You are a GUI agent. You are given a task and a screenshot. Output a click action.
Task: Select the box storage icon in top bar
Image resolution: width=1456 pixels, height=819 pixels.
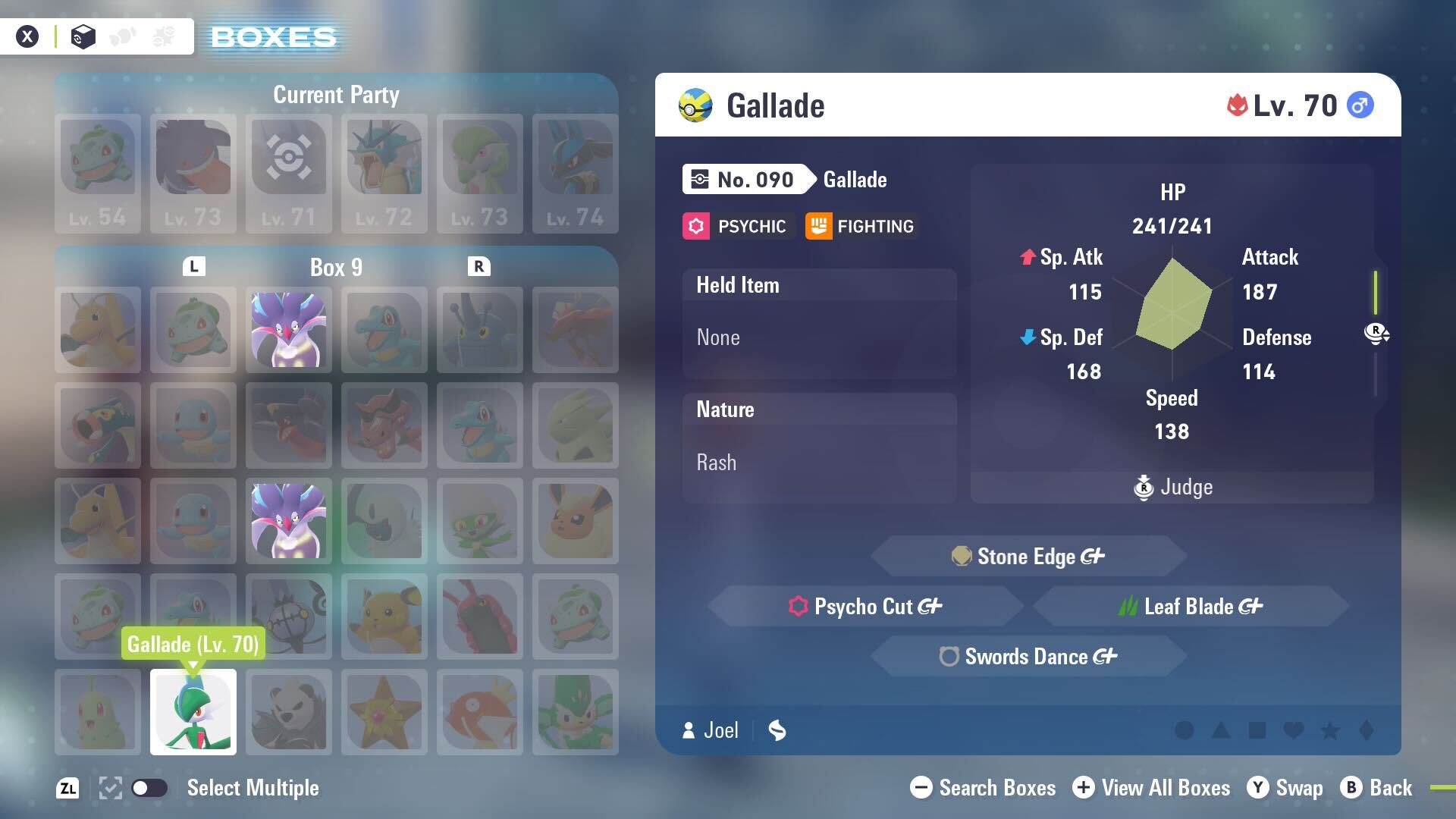[x=83, y=36]
